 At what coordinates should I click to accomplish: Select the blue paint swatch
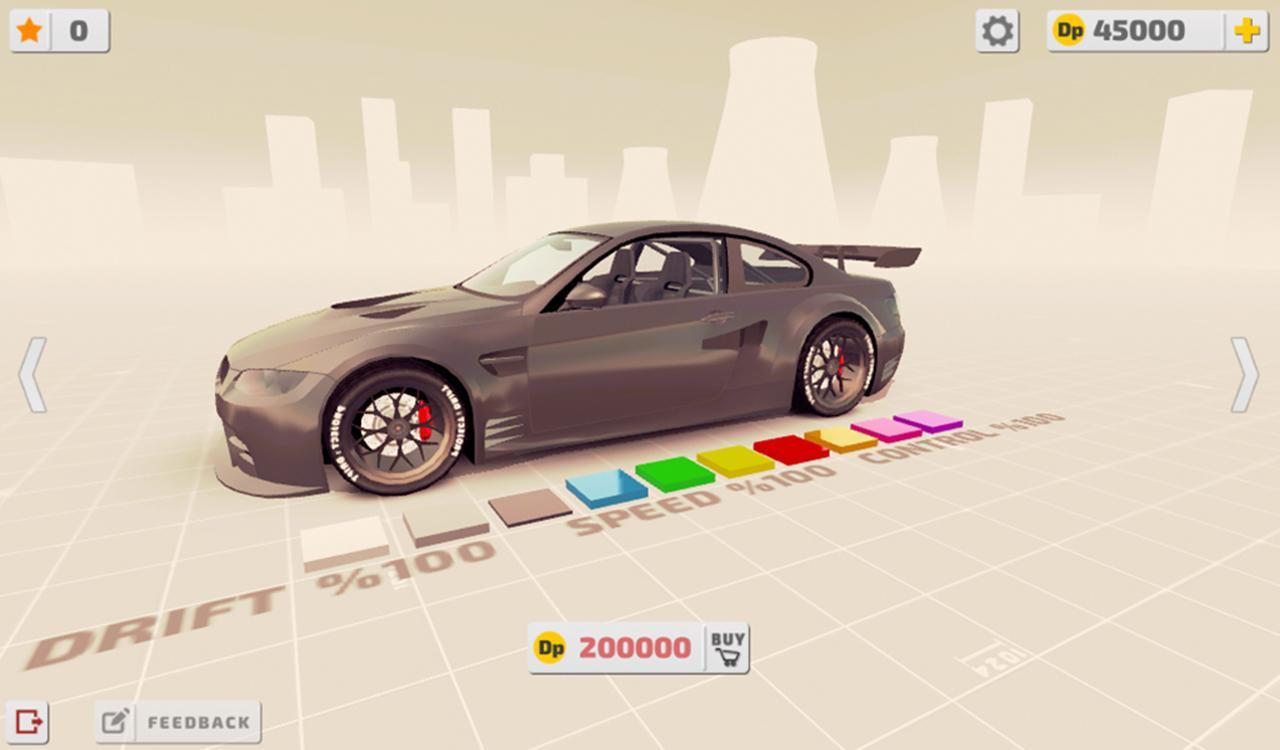(602, 487)
